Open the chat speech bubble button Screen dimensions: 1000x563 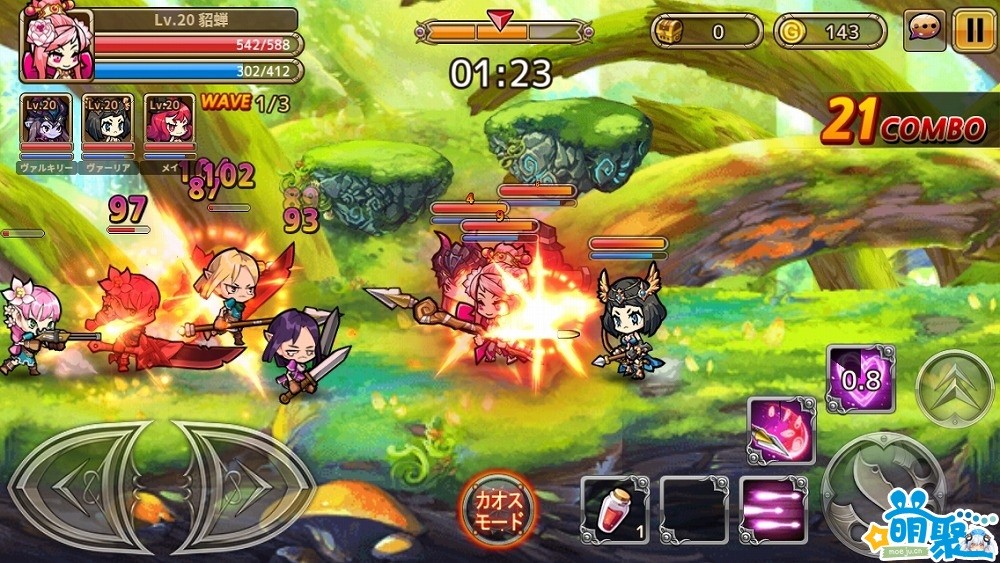point(925,31)
